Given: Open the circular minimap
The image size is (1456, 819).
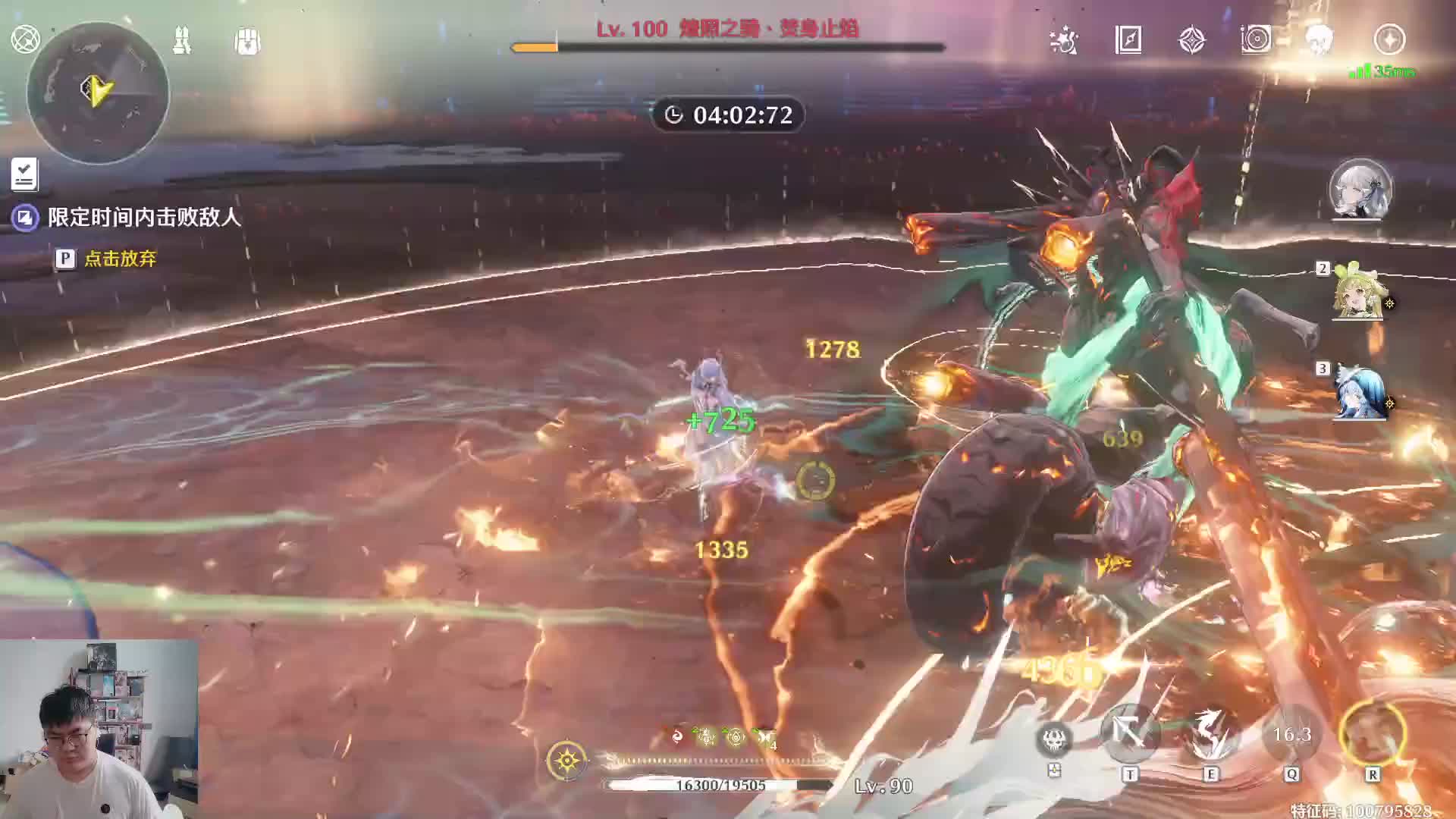Looking at the screenshot, I should tap(98, 93).
